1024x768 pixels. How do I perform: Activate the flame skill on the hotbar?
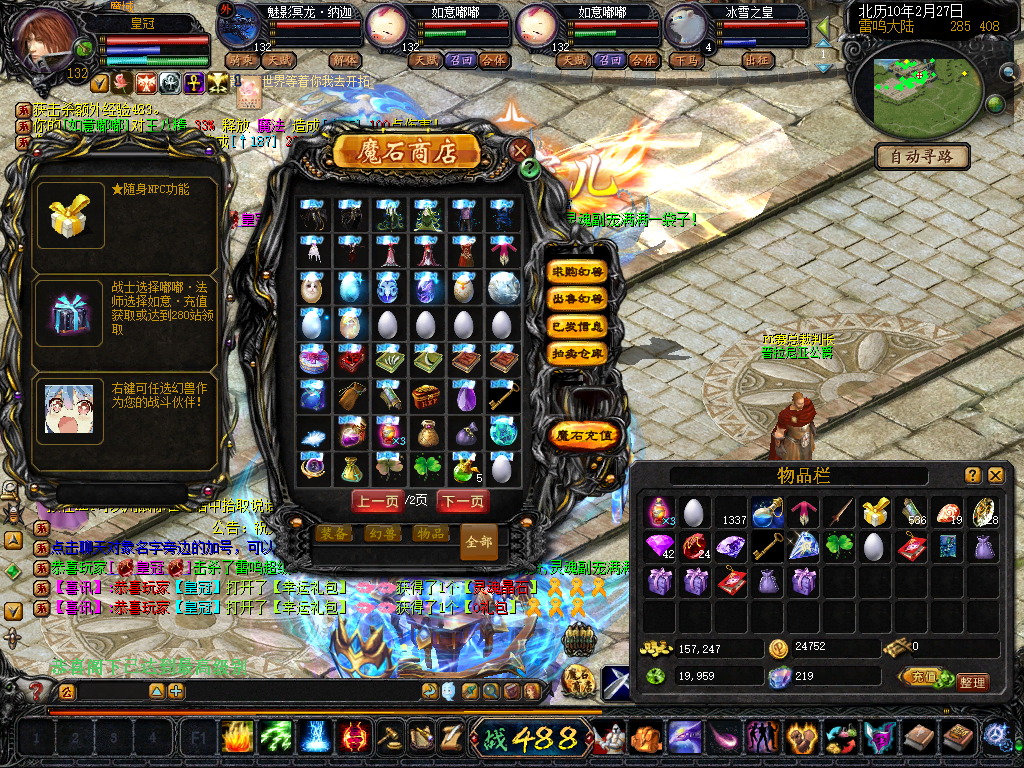pyautogui.click(x=236, y=738)
